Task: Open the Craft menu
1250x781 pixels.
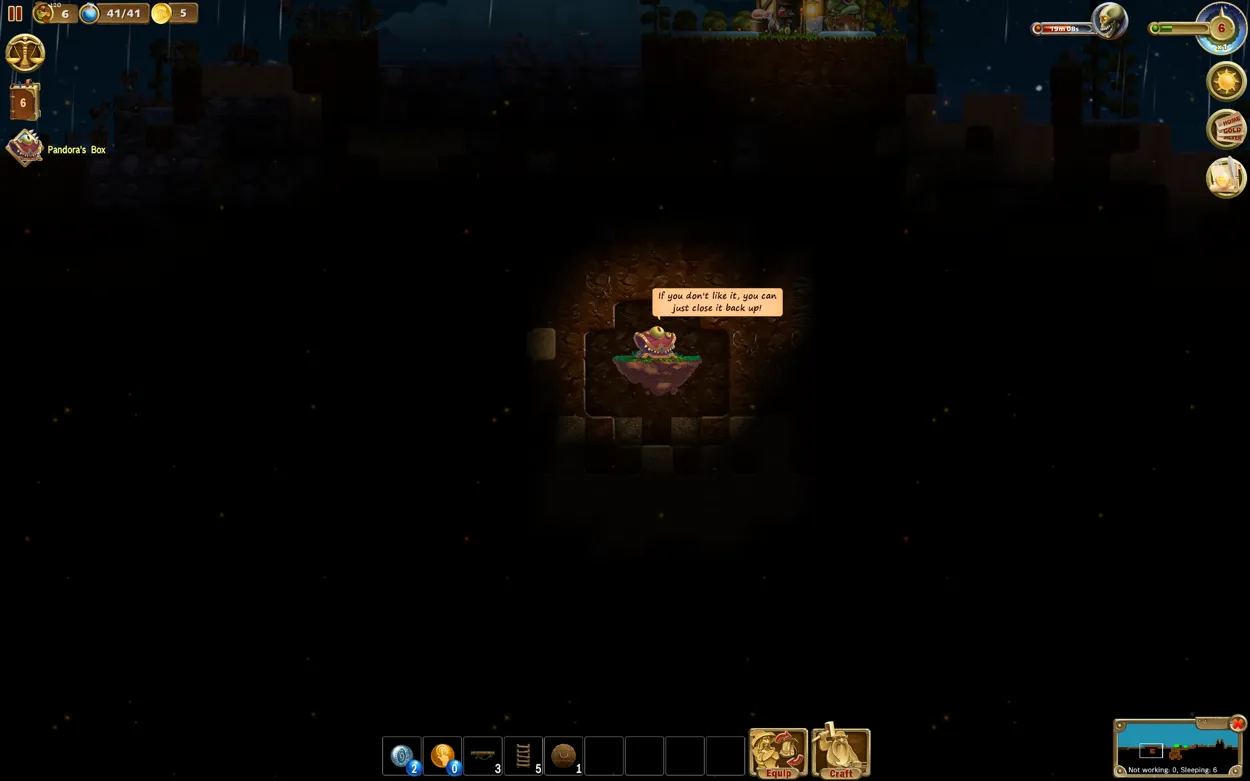Action: (841, 753)
